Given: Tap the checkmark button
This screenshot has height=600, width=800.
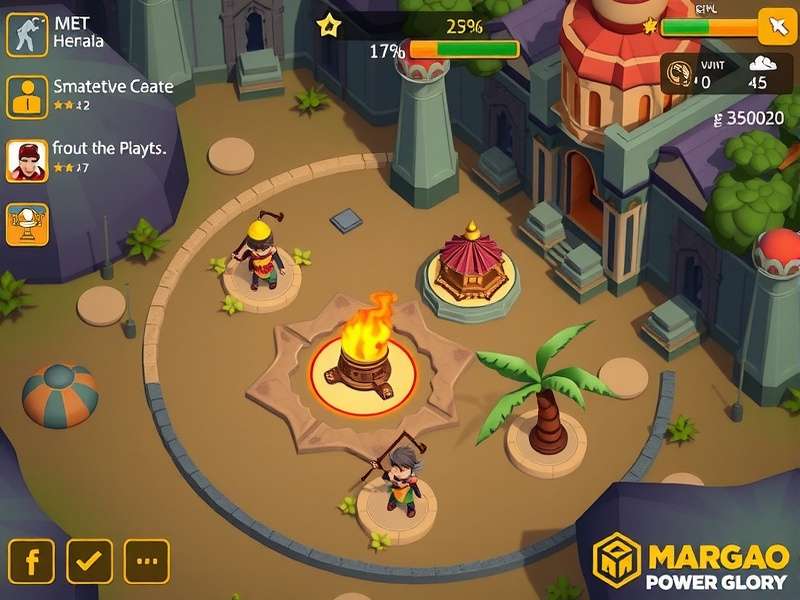Looking at the screenshot, I should (89, 562).
